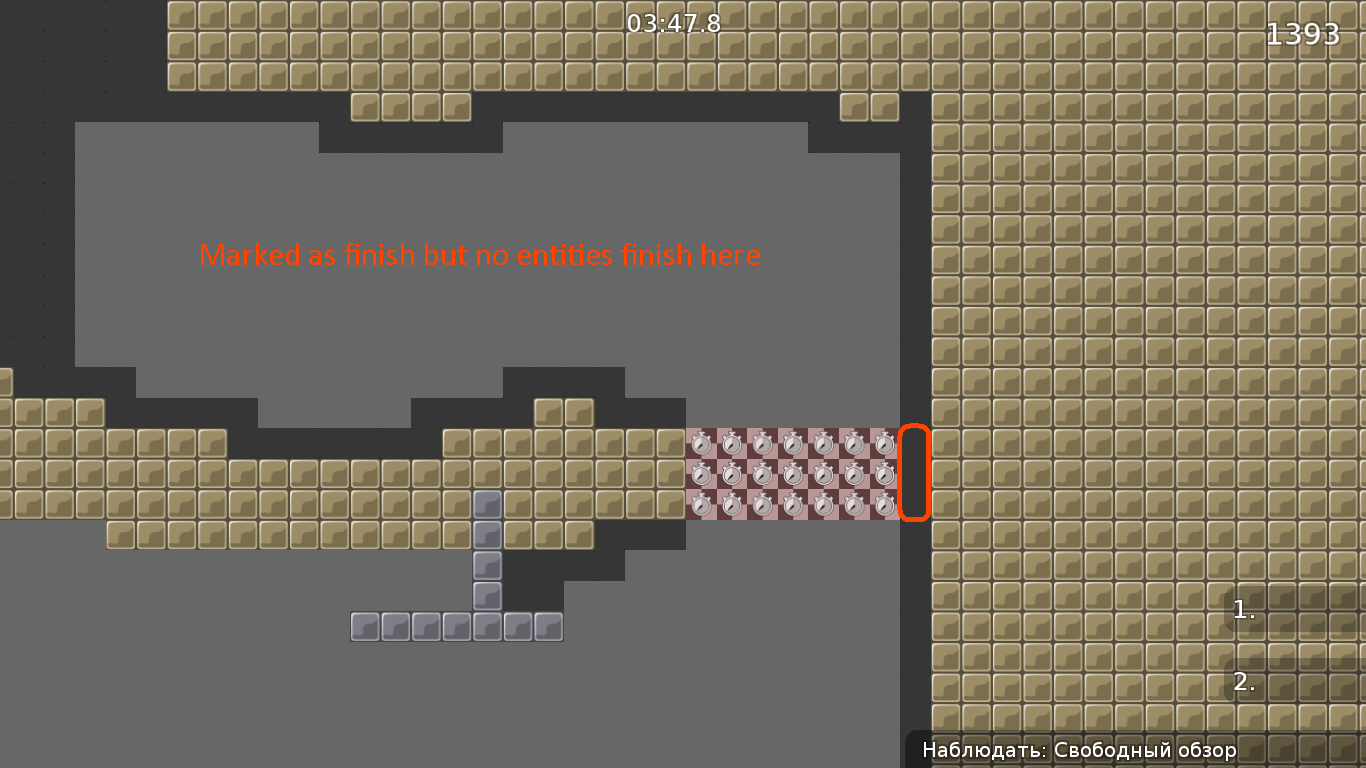Expand the scoreboard entry labeled '1.'

pos(1243,610)
